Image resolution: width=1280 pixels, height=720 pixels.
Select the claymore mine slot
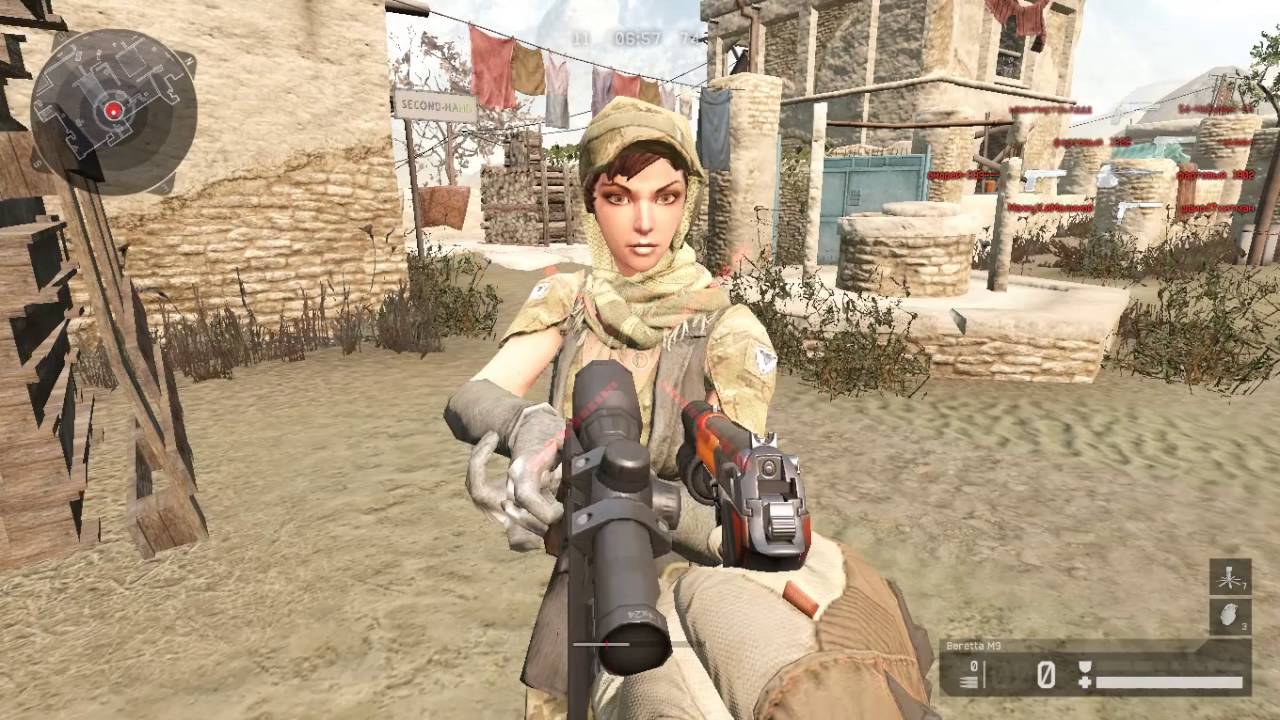(1229, 577)
